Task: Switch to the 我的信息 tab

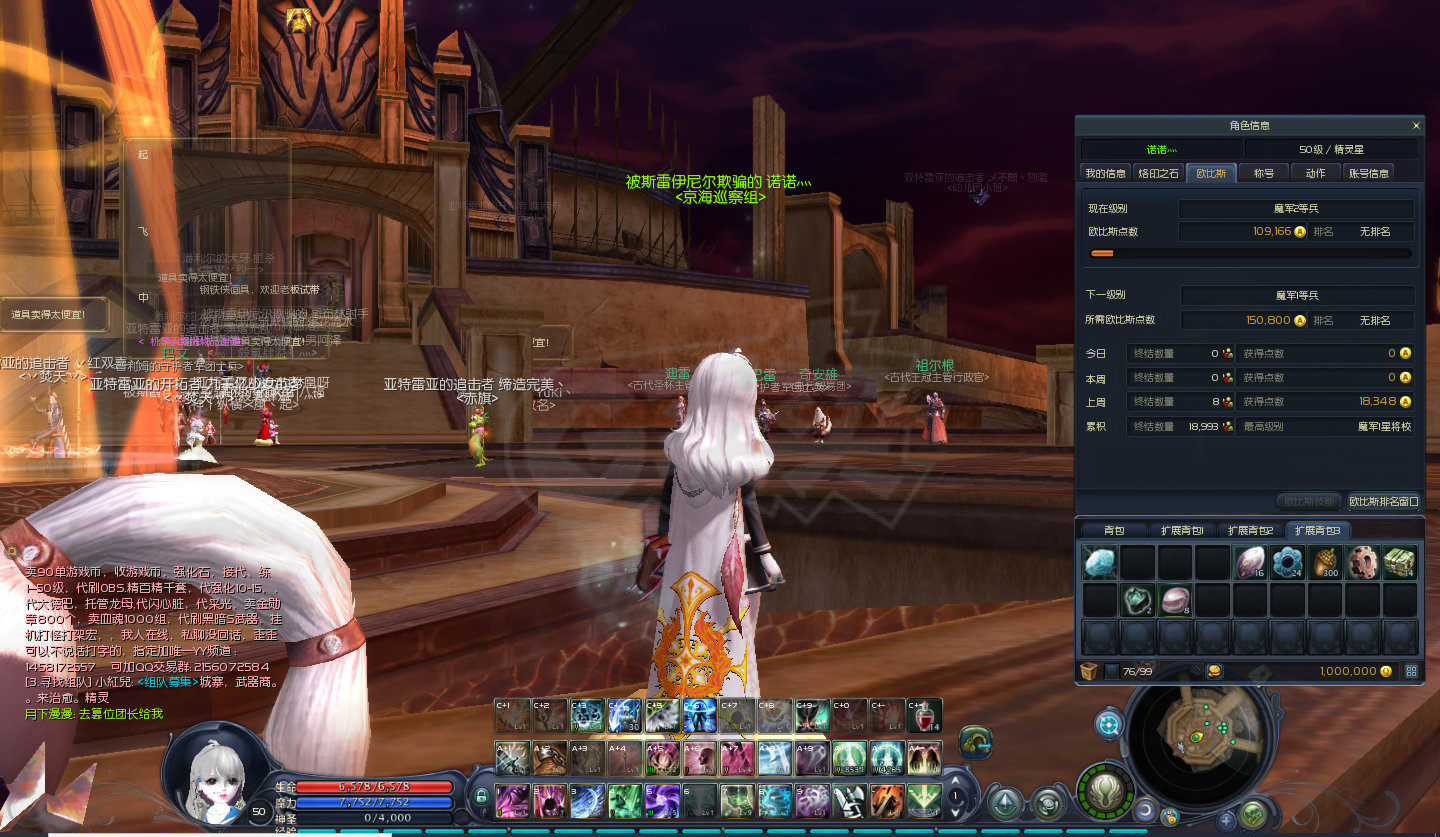Action: (x=1106, y=173)
